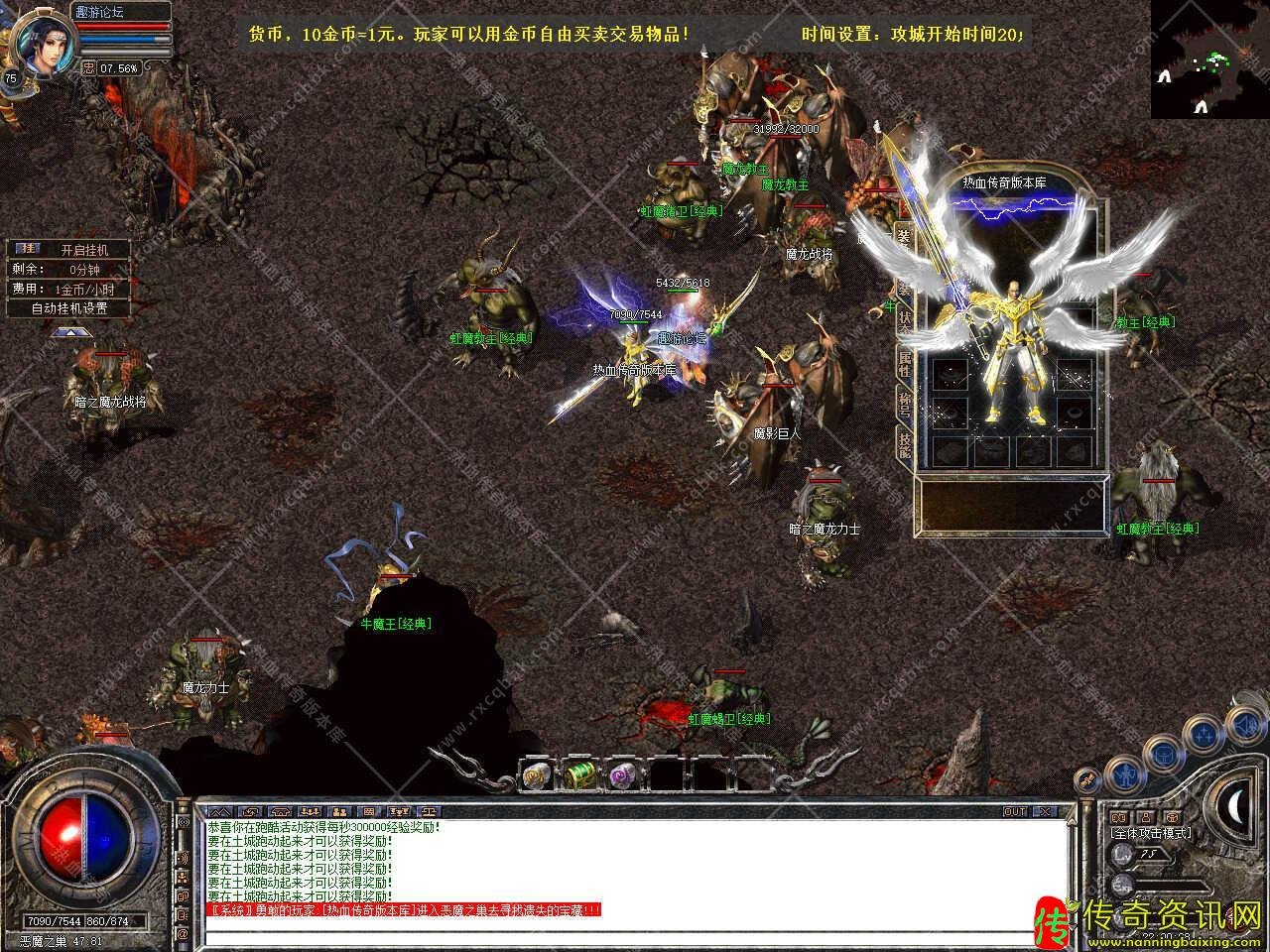The height and width of the screenshot is (952, 1270).
Task: Open the bag orb icon
Action: [x=1163, y=757]
